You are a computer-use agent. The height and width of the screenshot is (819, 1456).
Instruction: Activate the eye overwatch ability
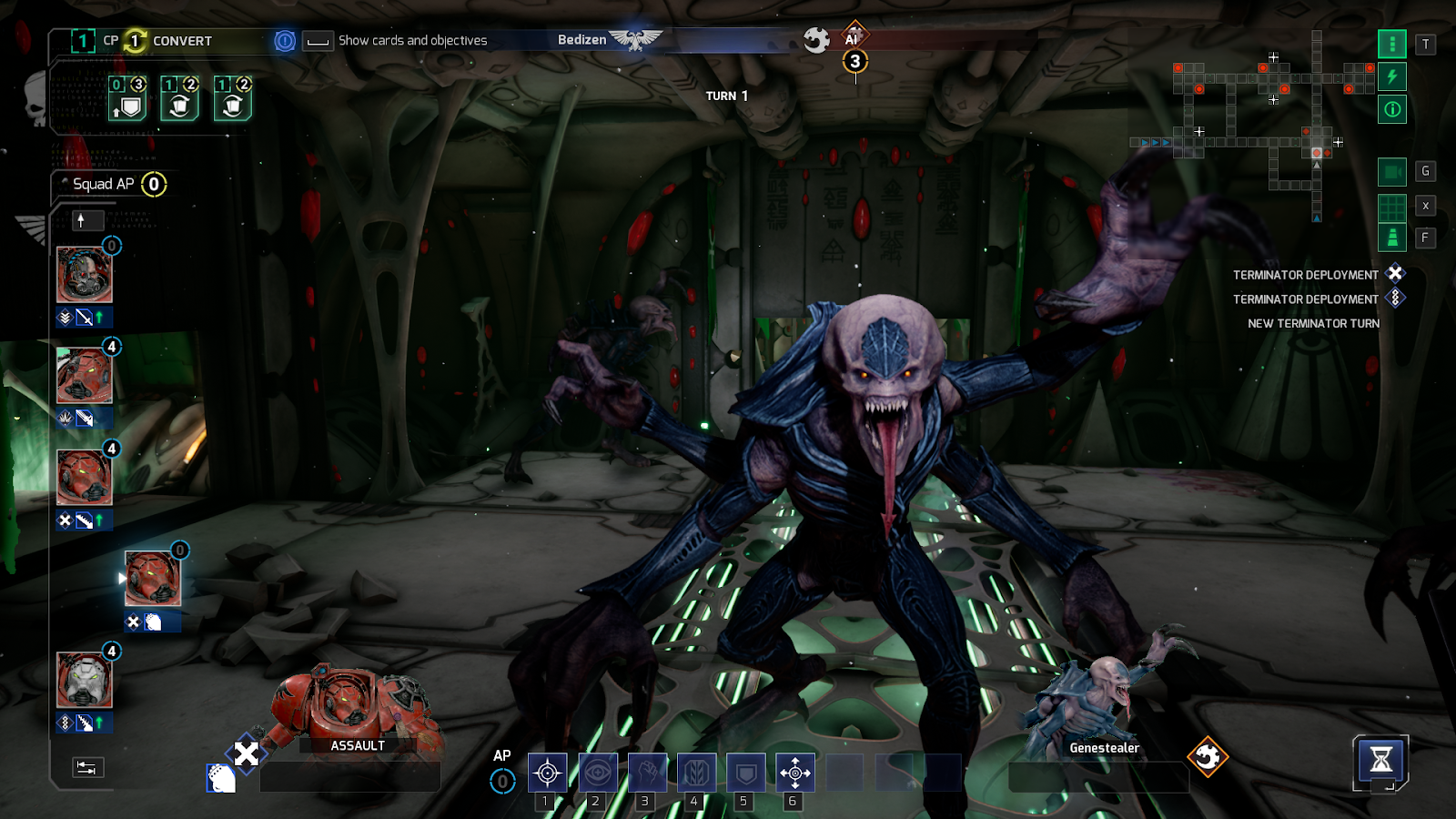[x=598, y=773]
